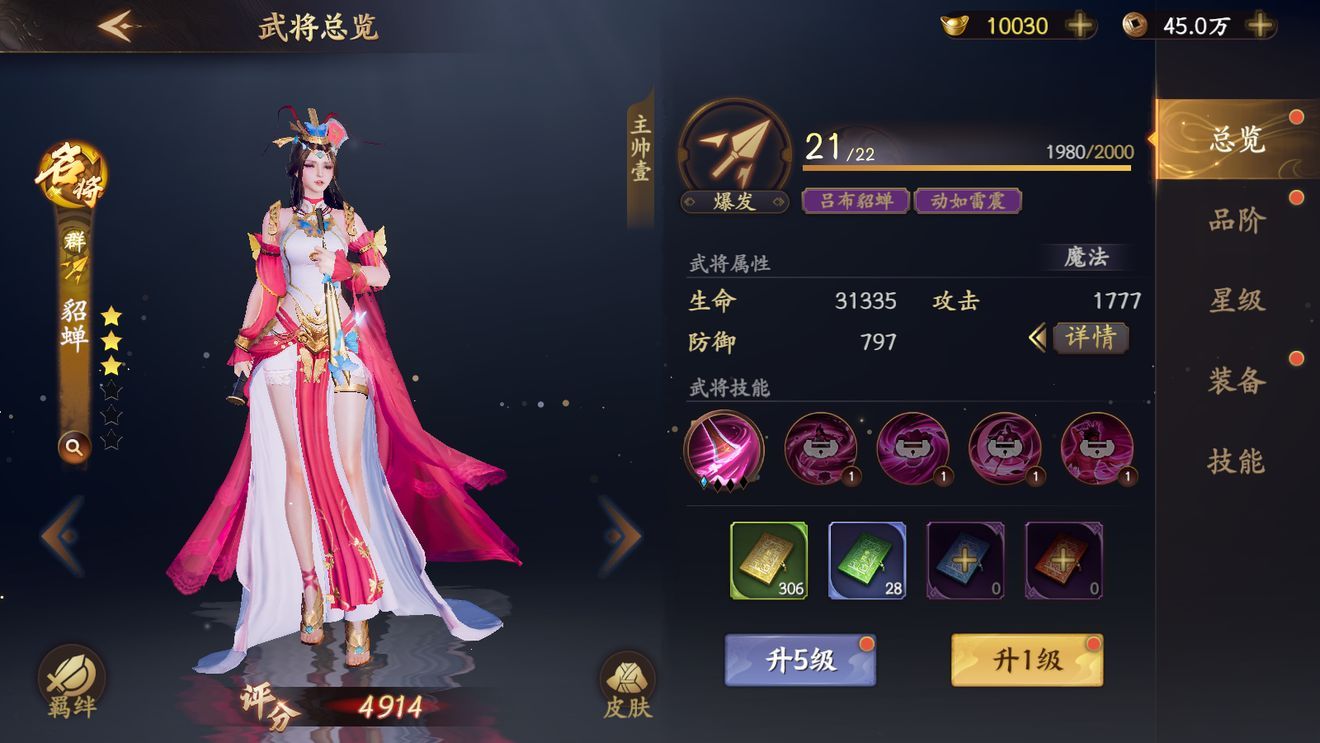This screenshot has width=1320, height=743.
Task: View the next hero with right arrow
Action: [x=620, y=537]
